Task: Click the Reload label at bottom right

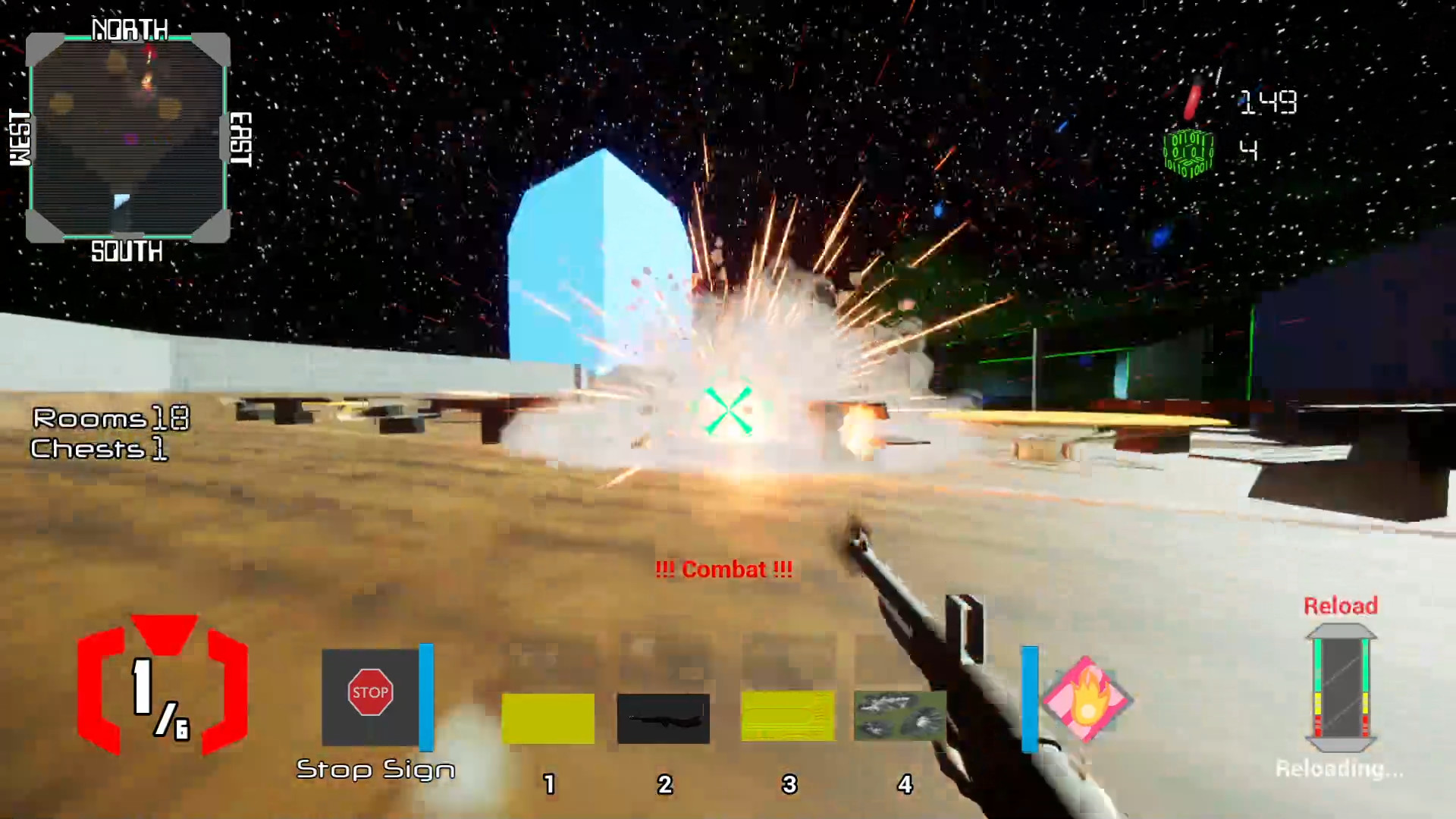Action: pos(1341,606)
